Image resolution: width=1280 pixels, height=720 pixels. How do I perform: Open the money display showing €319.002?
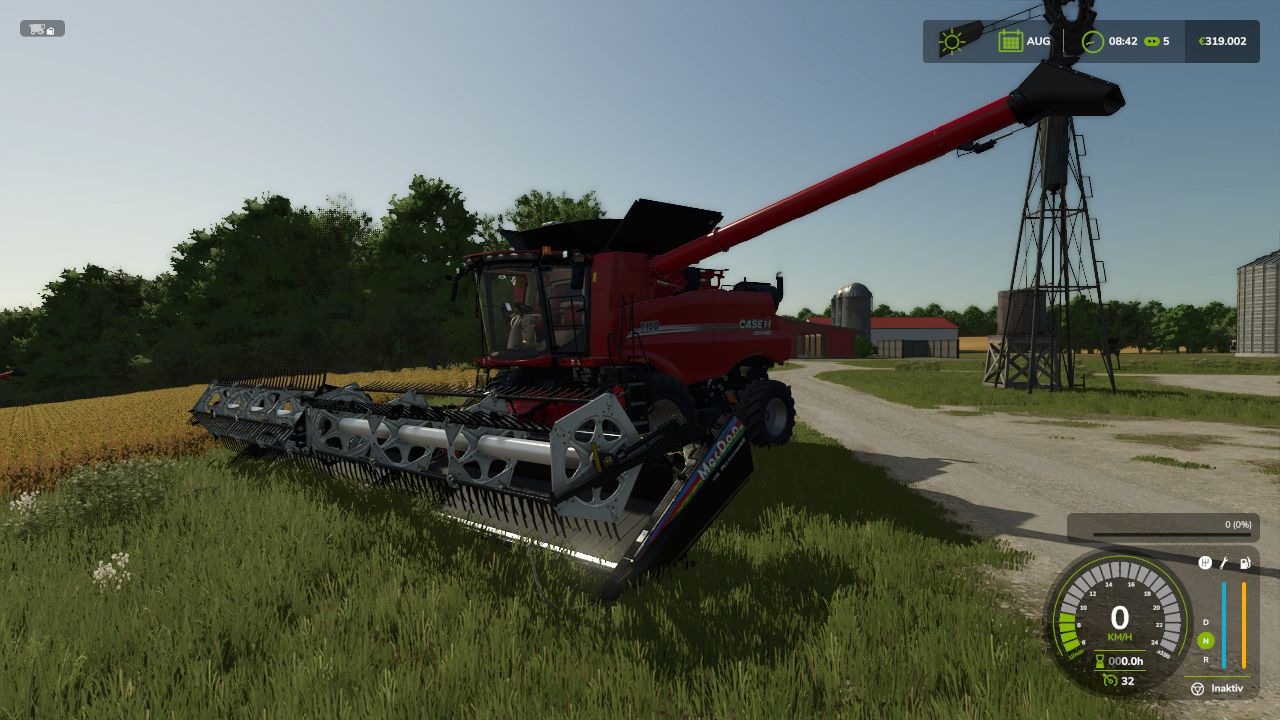coord(1222,41)
